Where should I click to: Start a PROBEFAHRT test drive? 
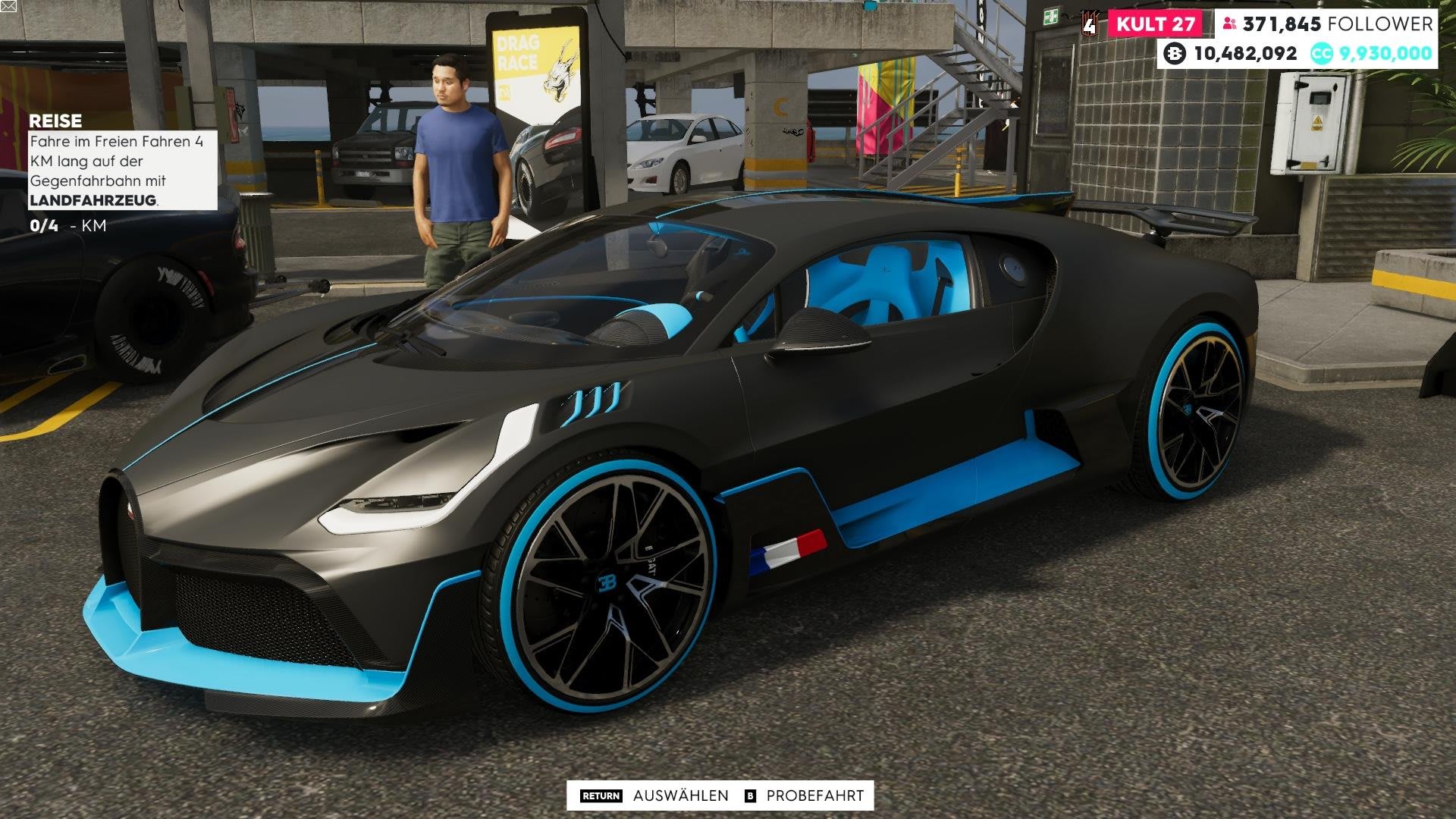tap(814, 795)
